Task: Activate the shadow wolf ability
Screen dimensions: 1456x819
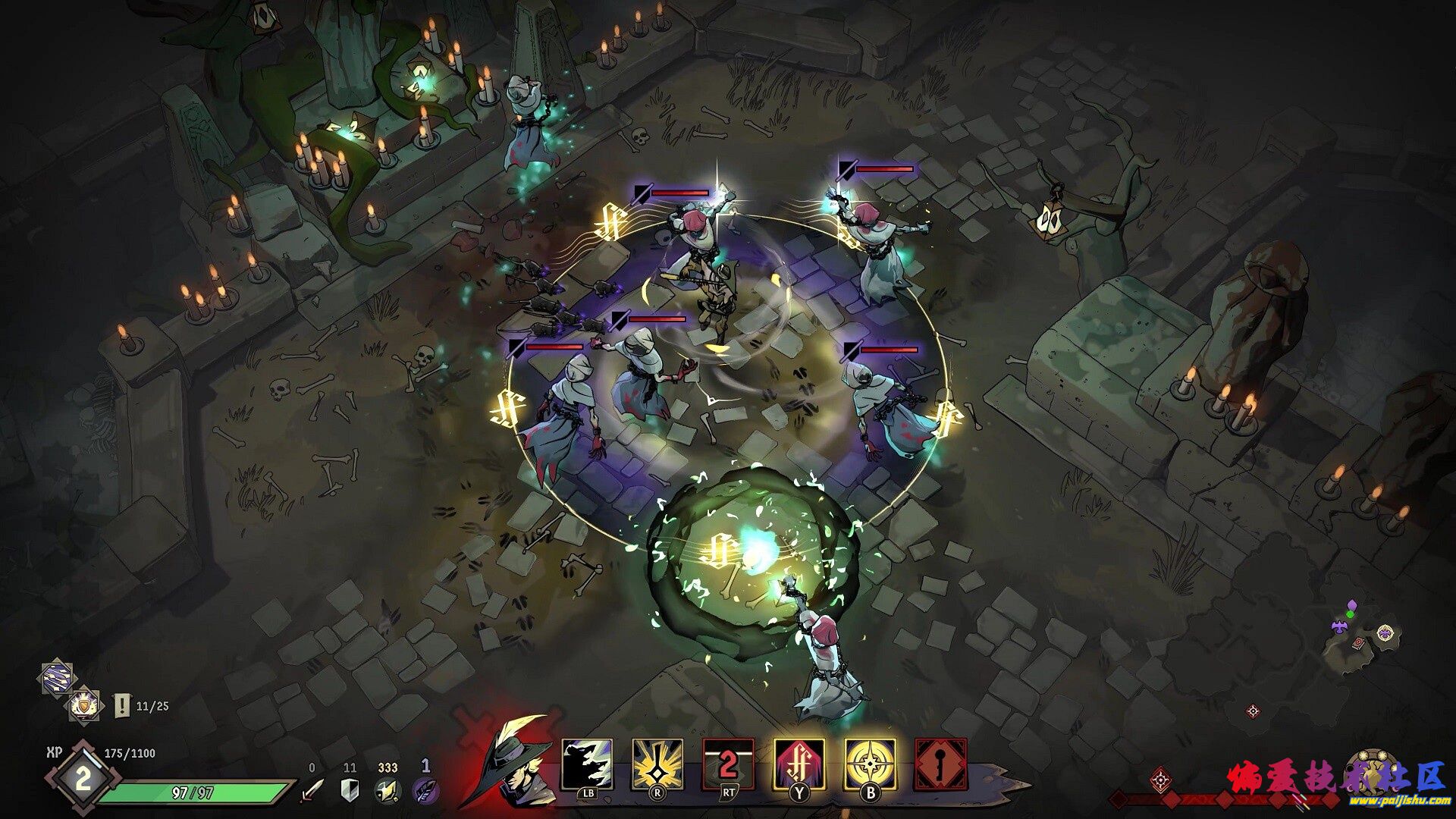Action: (x=587, y=764)
